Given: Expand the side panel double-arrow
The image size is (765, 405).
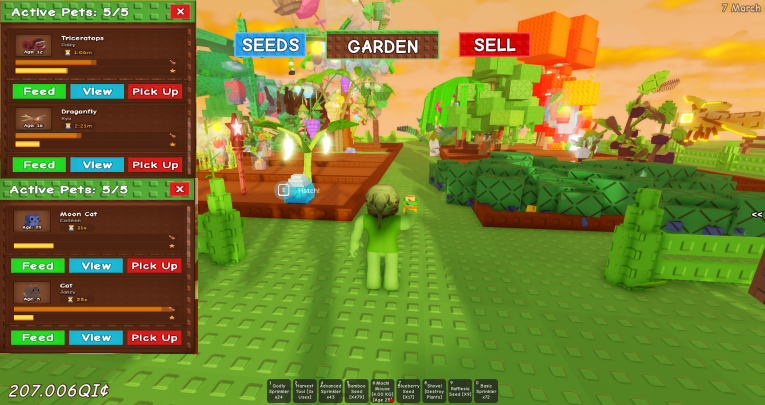Looking at the screenshot, I should (757, 214).
